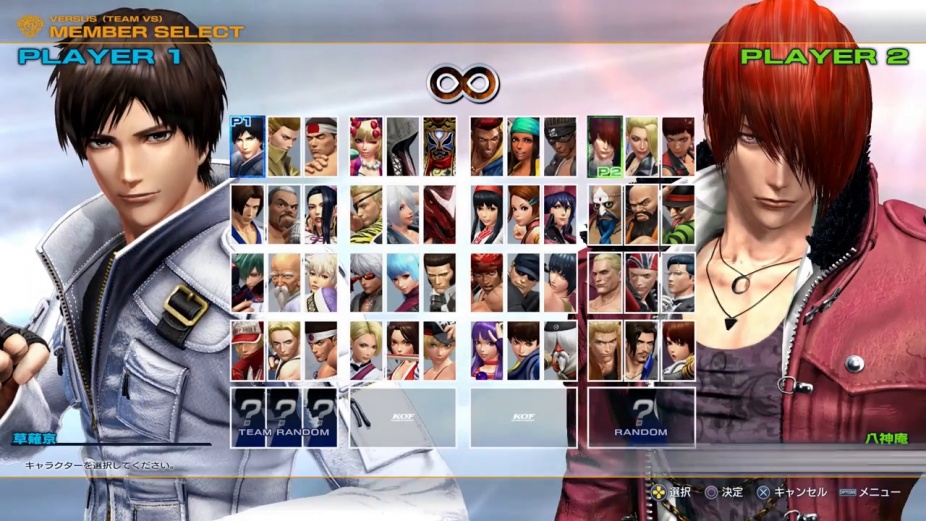Choose the Team Random option

pos(285,417)
